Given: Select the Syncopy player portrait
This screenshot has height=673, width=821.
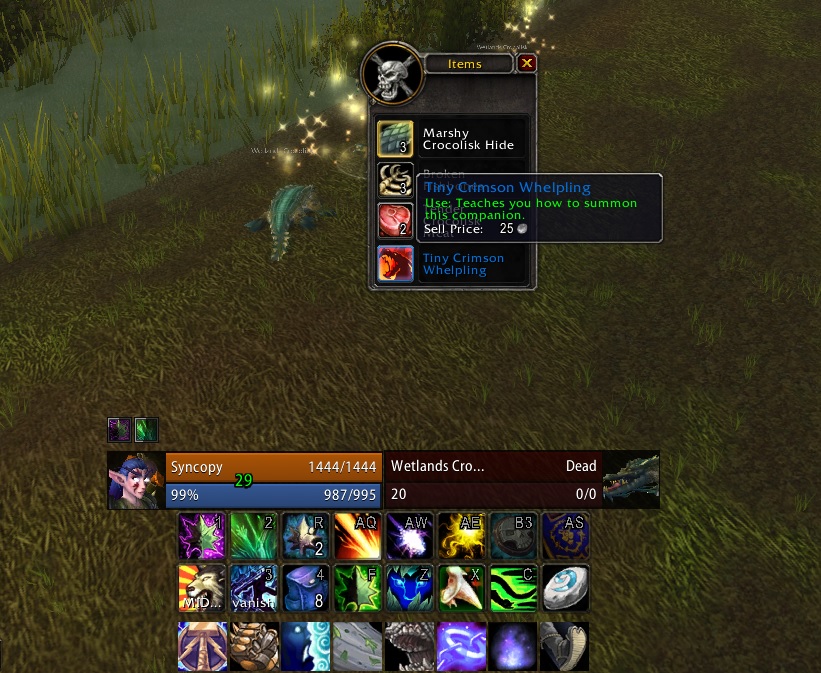Looking at the screenshot, I should [x=136, y=480].
